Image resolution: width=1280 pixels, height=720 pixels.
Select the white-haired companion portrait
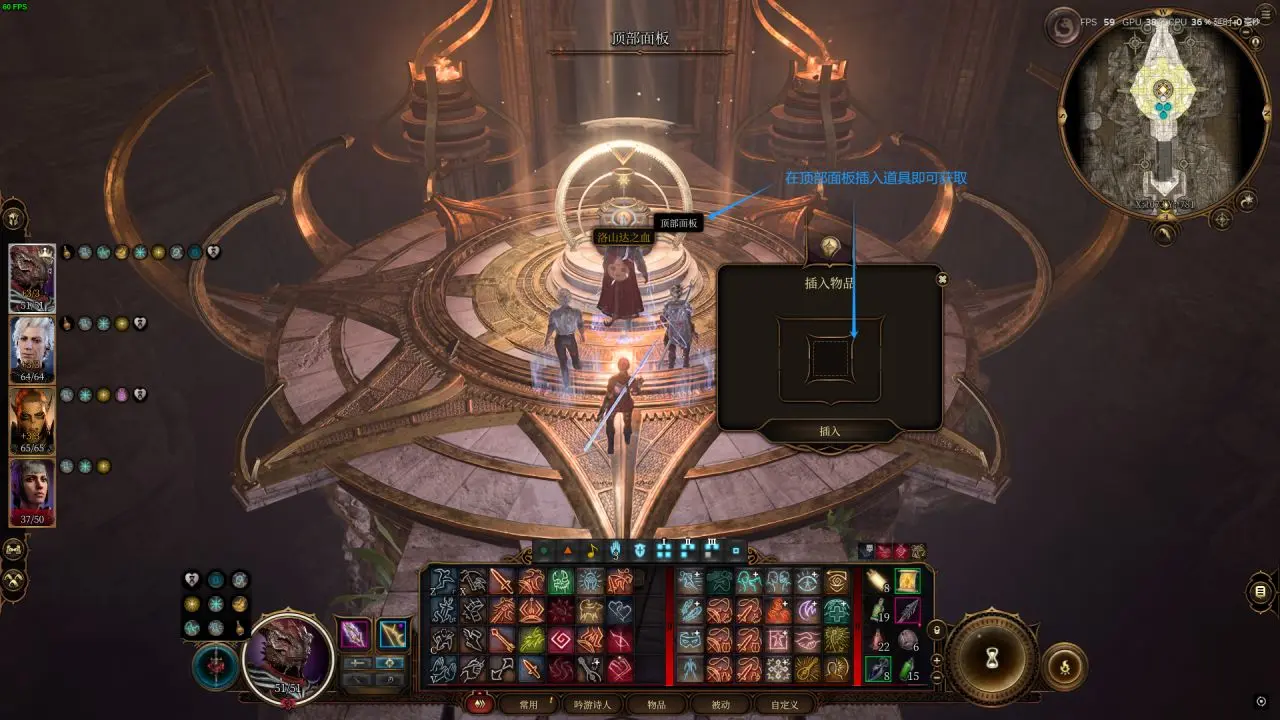point(32,349)
